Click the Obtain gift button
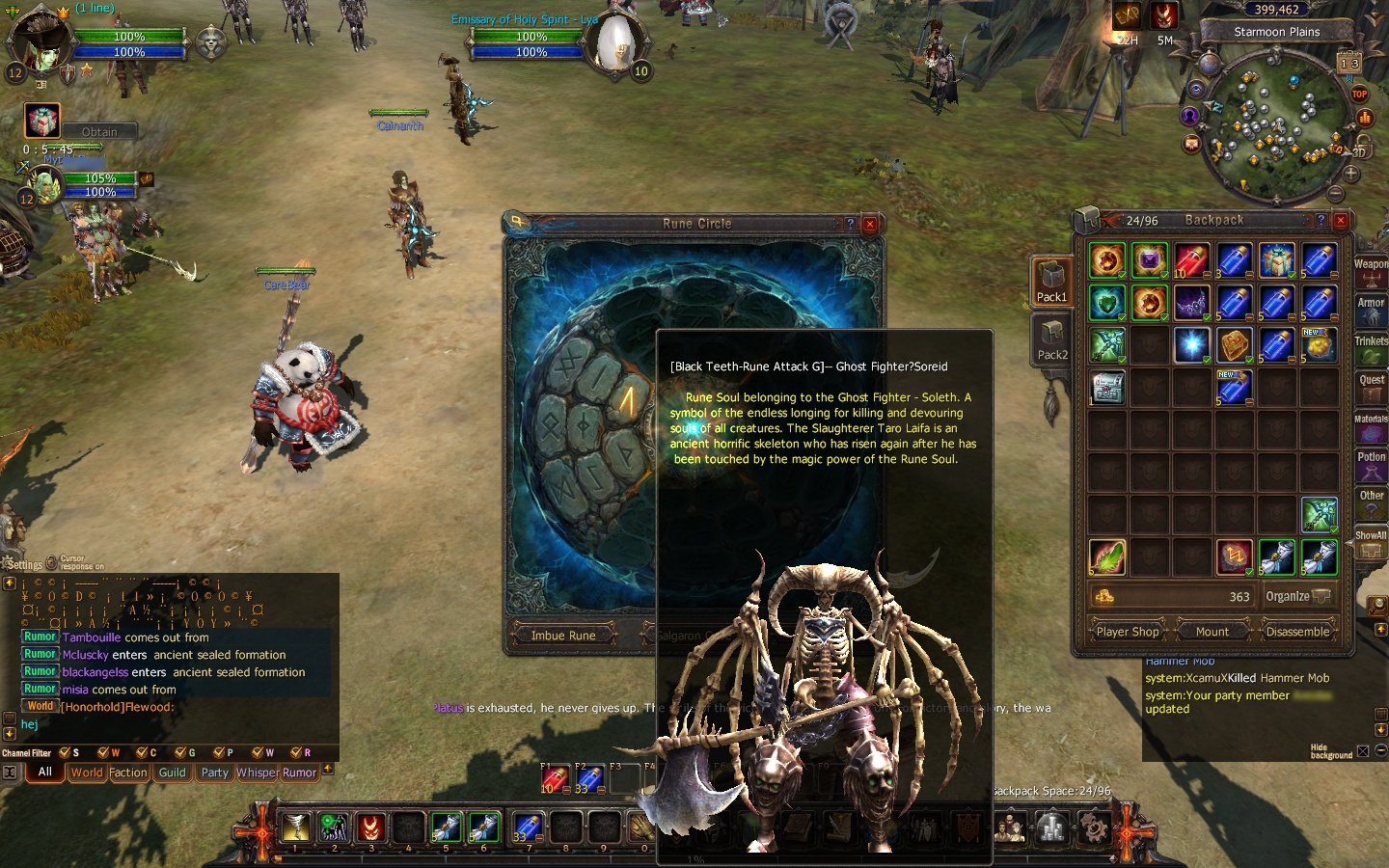This screenshot has width=1389, height=868. coord(99,131)
